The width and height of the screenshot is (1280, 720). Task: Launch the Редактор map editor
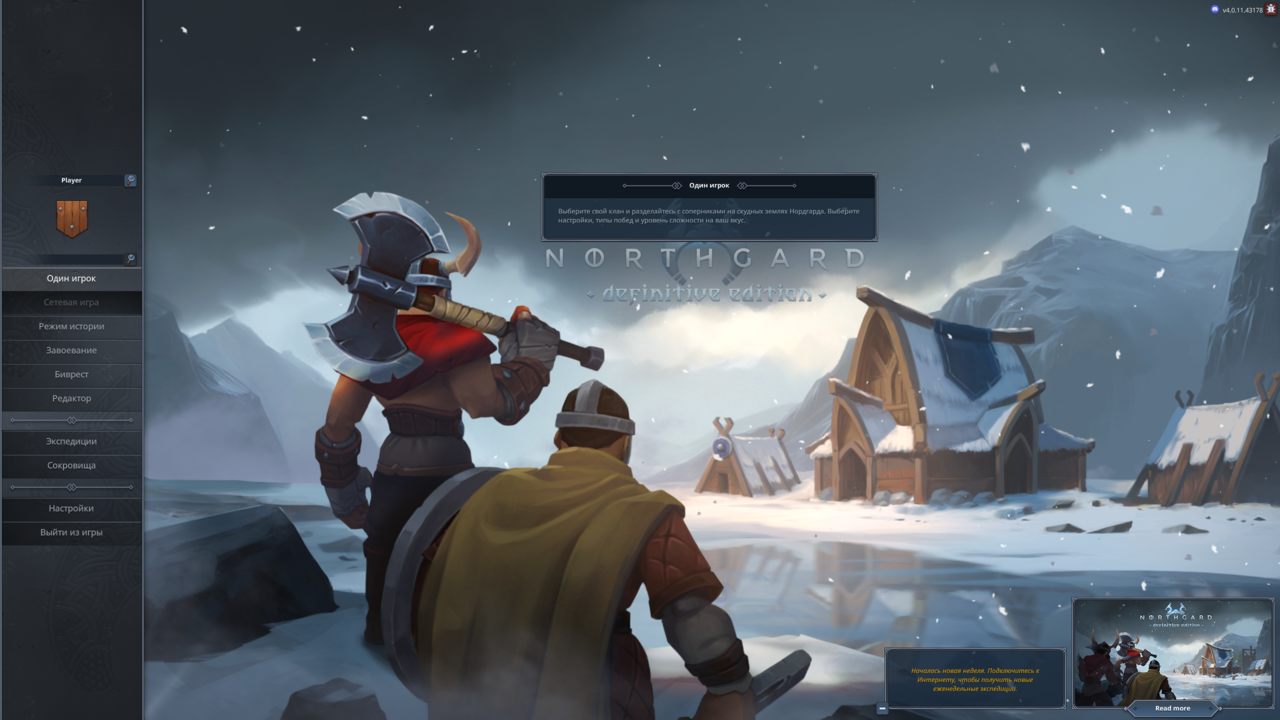[x=71, y=398]
